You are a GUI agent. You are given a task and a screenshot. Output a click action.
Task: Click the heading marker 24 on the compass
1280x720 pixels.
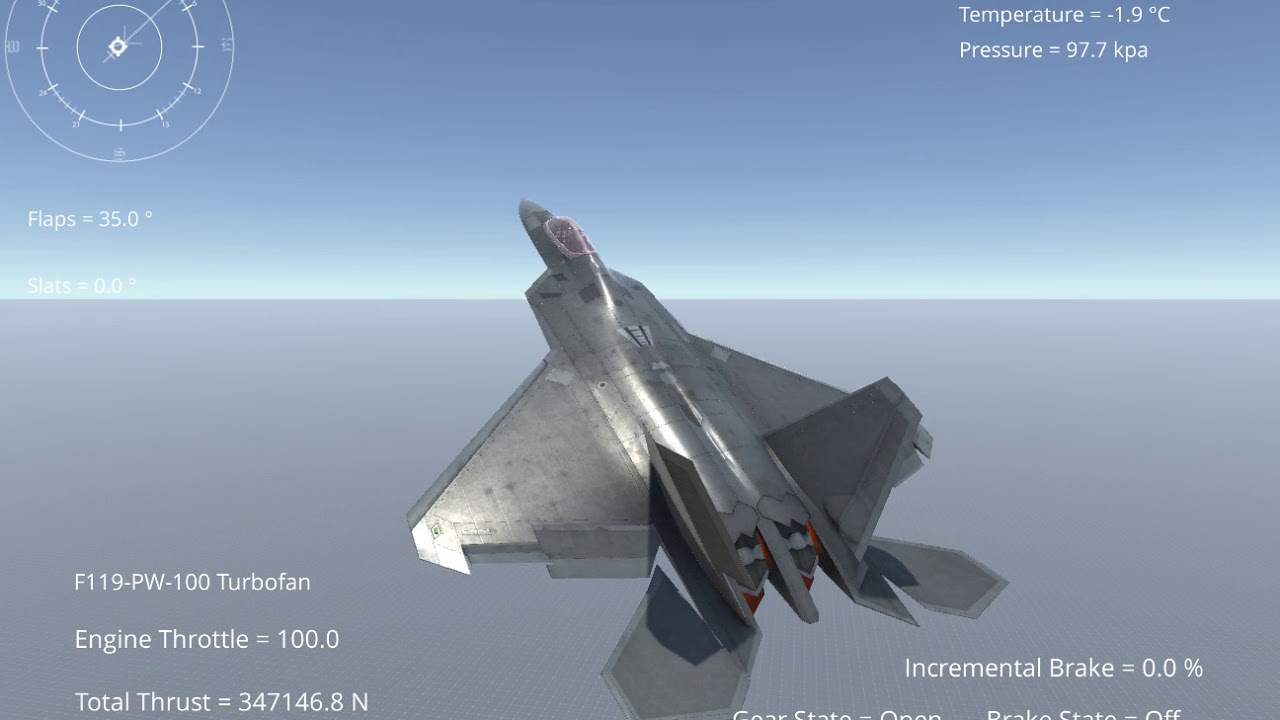pyautogui.click(x=43, y=92)
